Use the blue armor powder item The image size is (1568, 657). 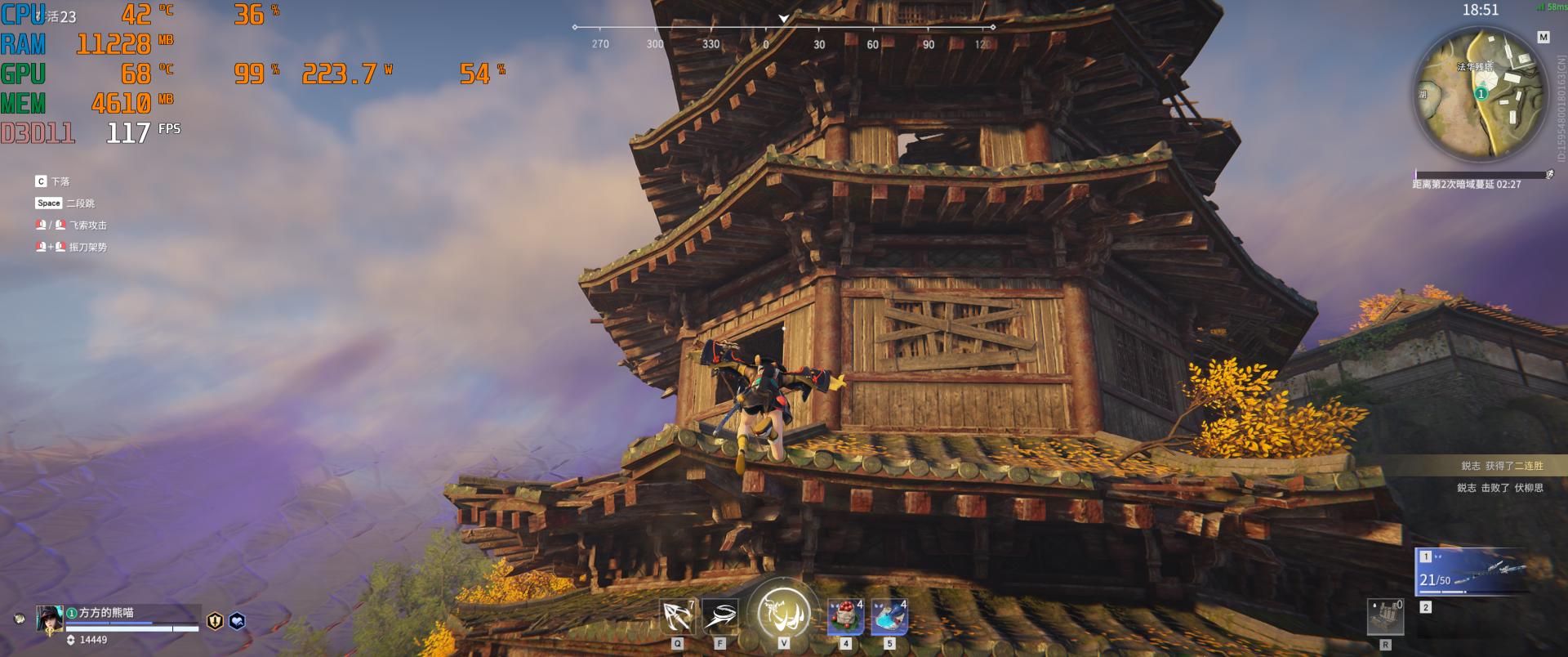(889, 618)
